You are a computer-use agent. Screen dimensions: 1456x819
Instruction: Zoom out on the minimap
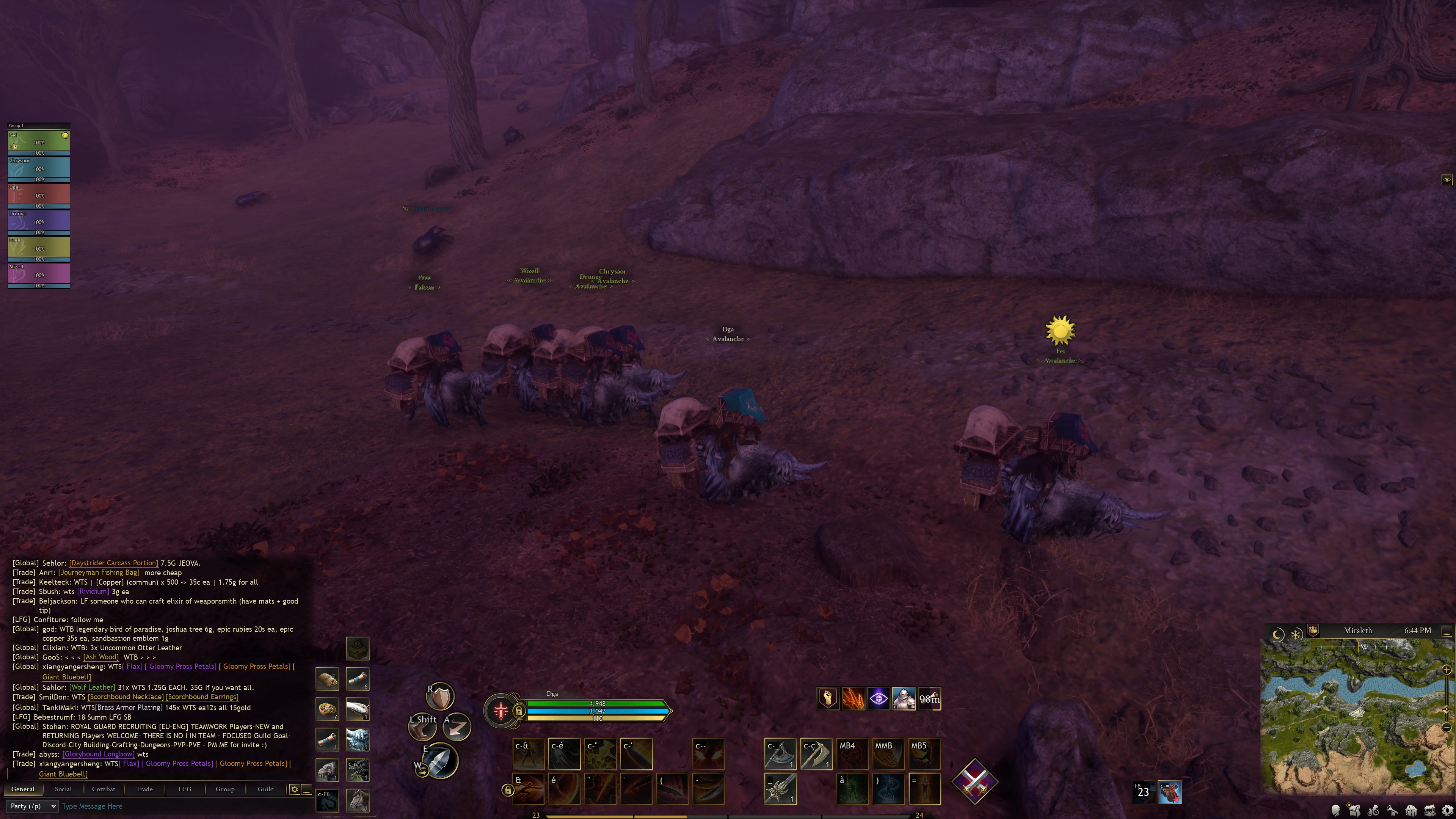[x=1447, y=727]
